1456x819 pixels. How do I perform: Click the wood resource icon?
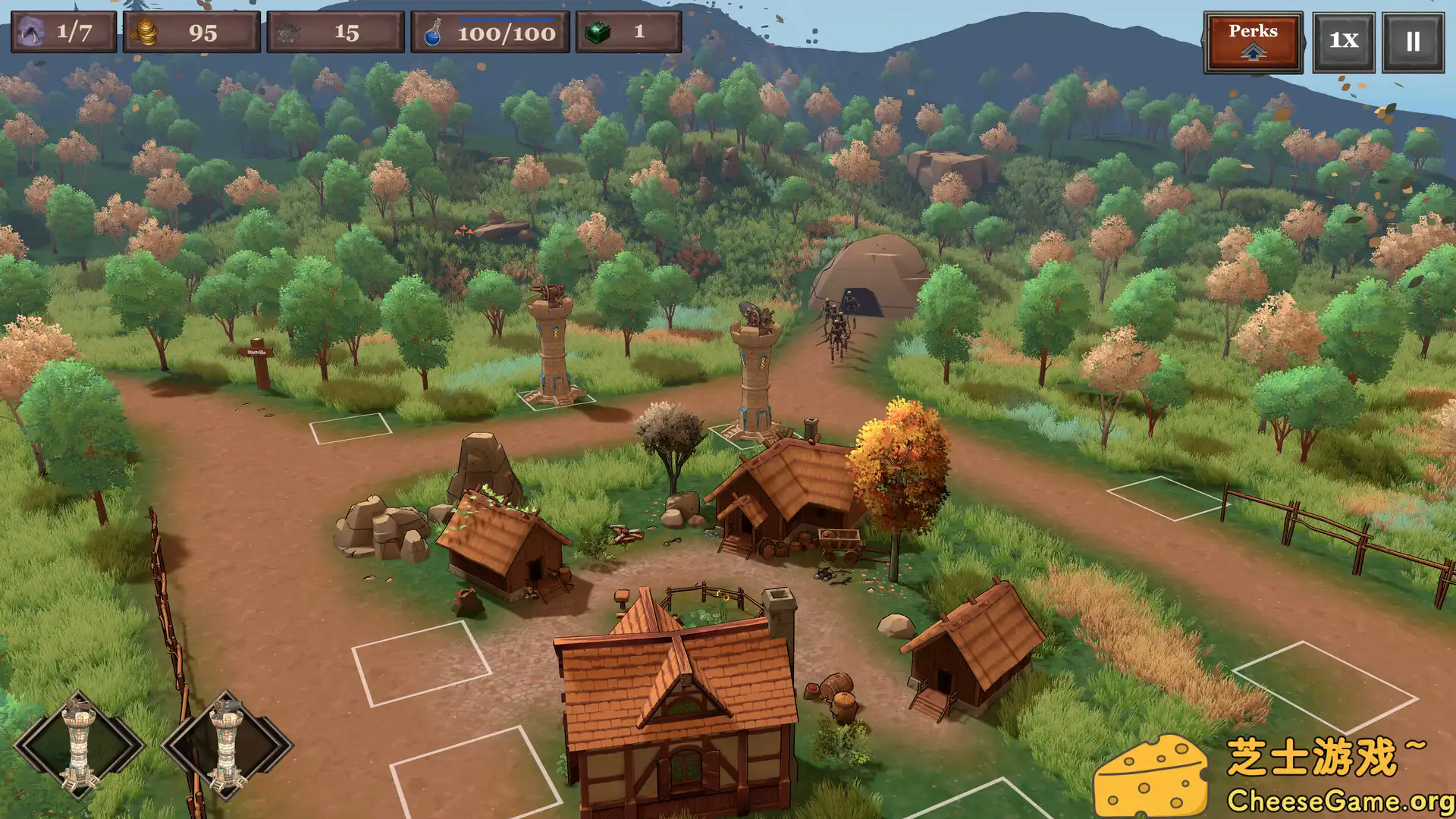287,33
